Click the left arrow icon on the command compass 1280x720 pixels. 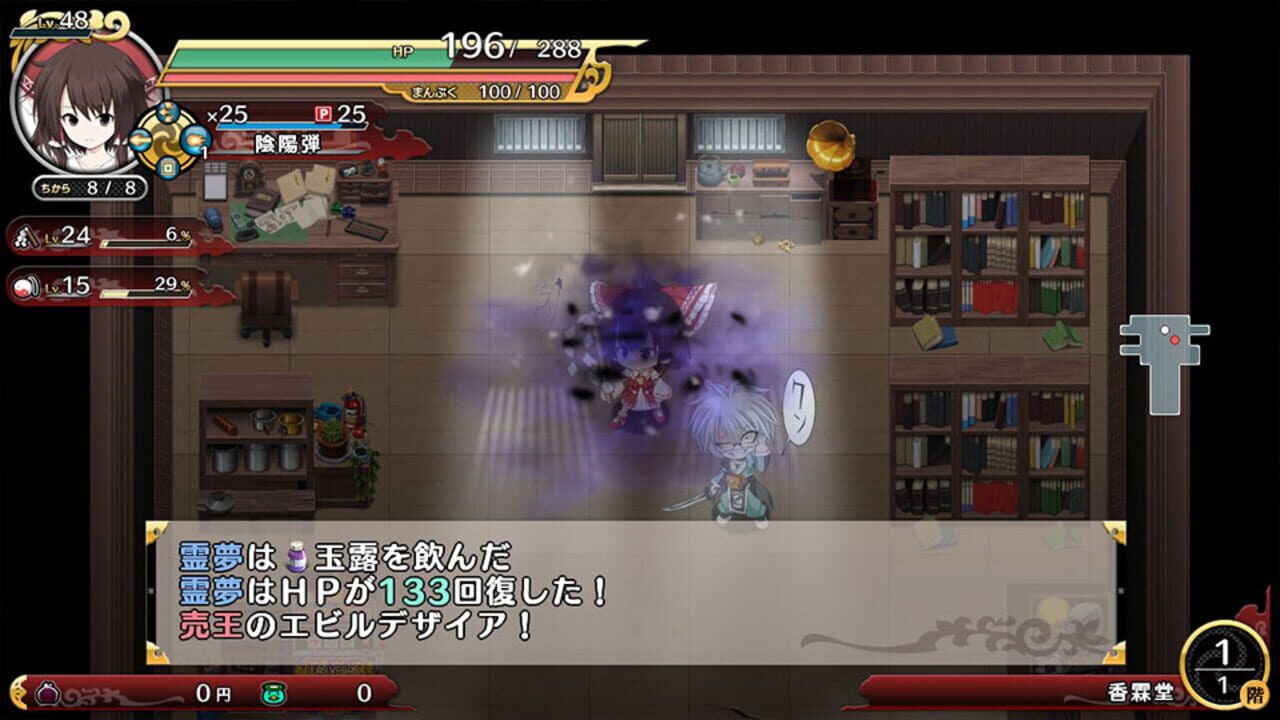[x=139, y=141]
